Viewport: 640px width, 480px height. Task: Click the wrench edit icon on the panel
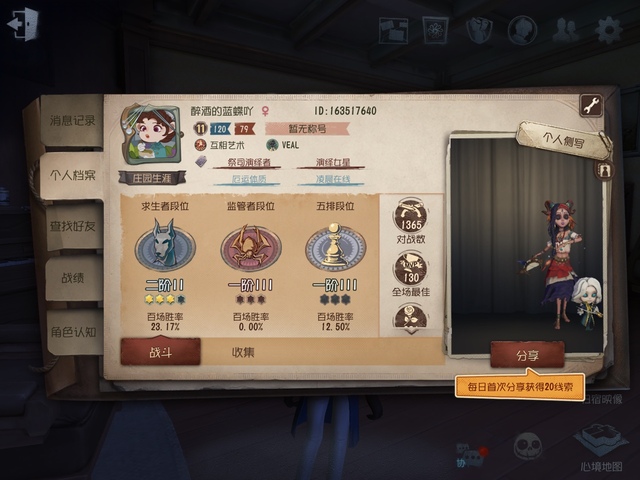point(590,105)
